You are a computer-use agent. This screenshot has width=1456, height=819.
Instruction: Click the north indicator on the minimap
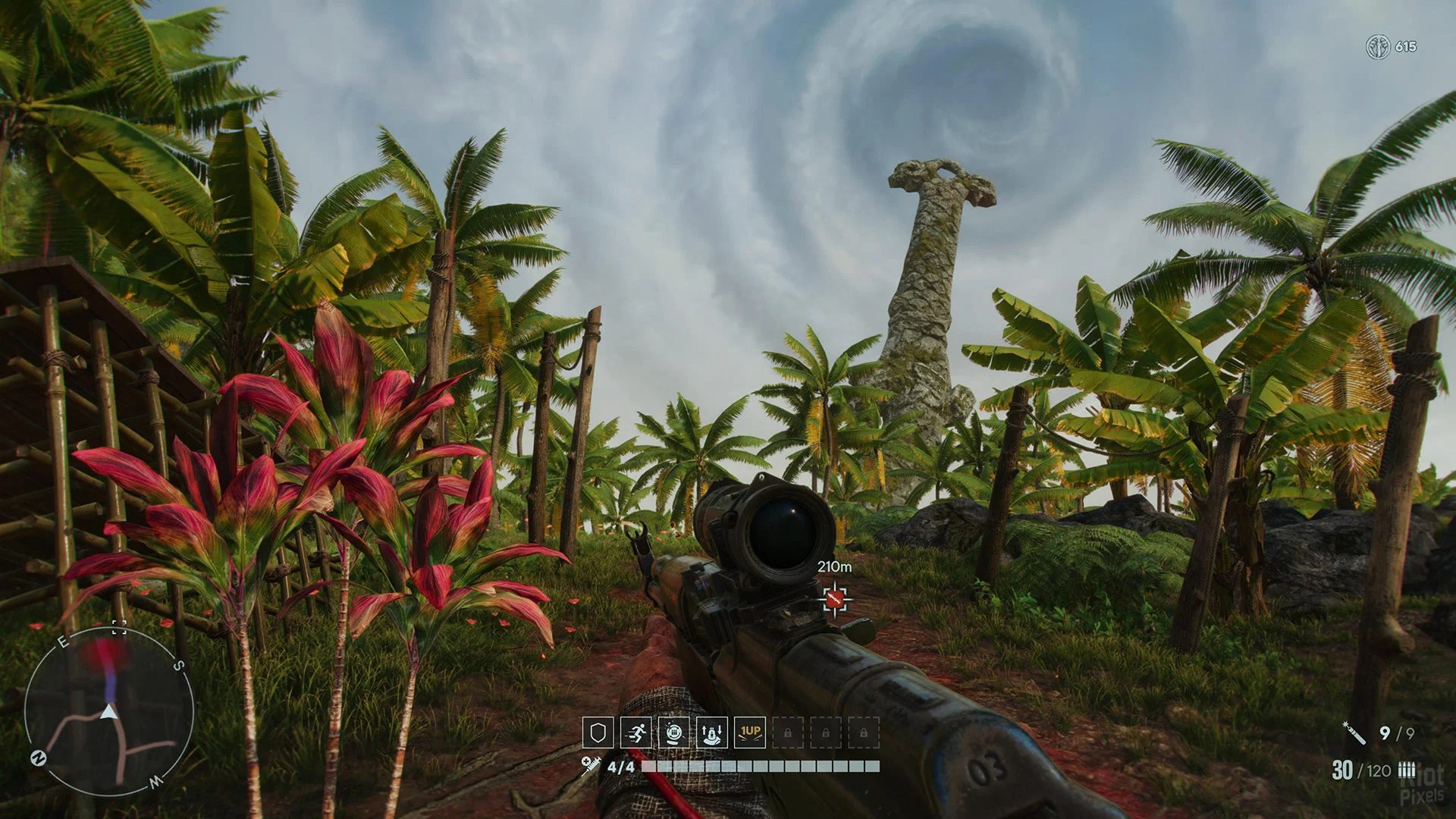[x=37, y=757]
